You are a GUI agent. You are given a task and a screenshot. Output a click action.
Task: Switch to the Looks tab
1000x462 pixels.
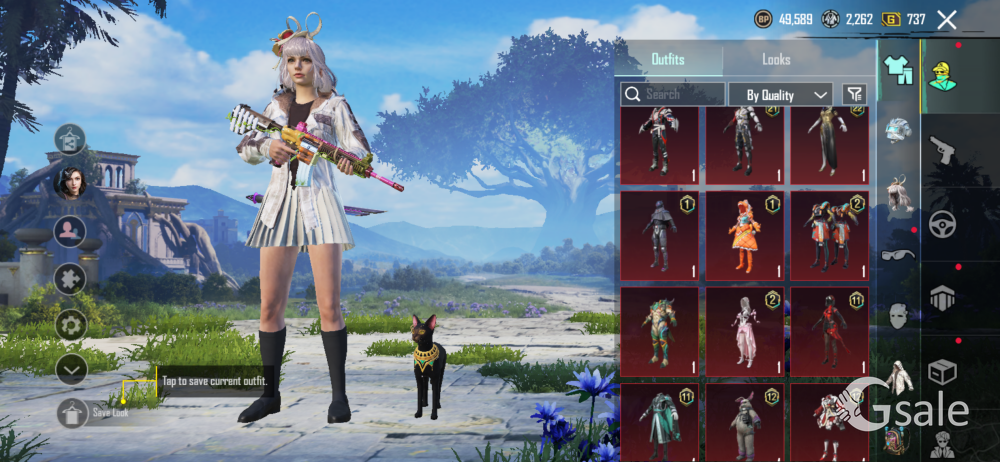click(x=776, y=60)
